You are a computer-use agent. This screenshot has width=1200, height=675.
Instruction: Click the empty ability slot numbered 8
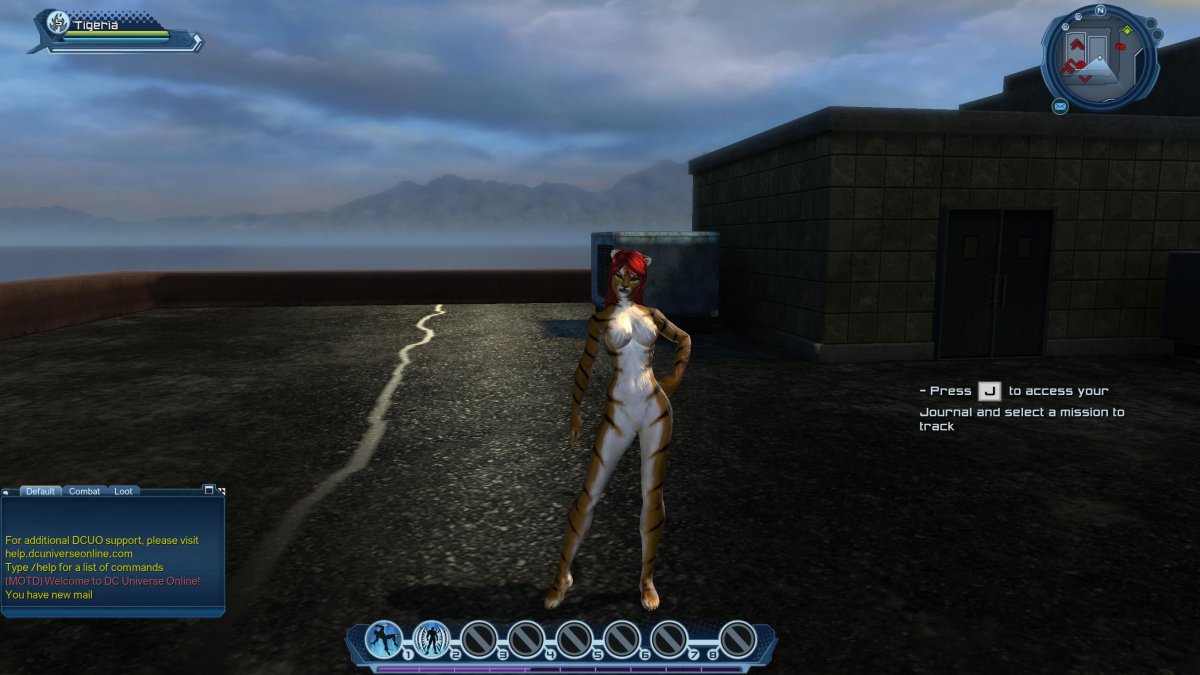738,639
